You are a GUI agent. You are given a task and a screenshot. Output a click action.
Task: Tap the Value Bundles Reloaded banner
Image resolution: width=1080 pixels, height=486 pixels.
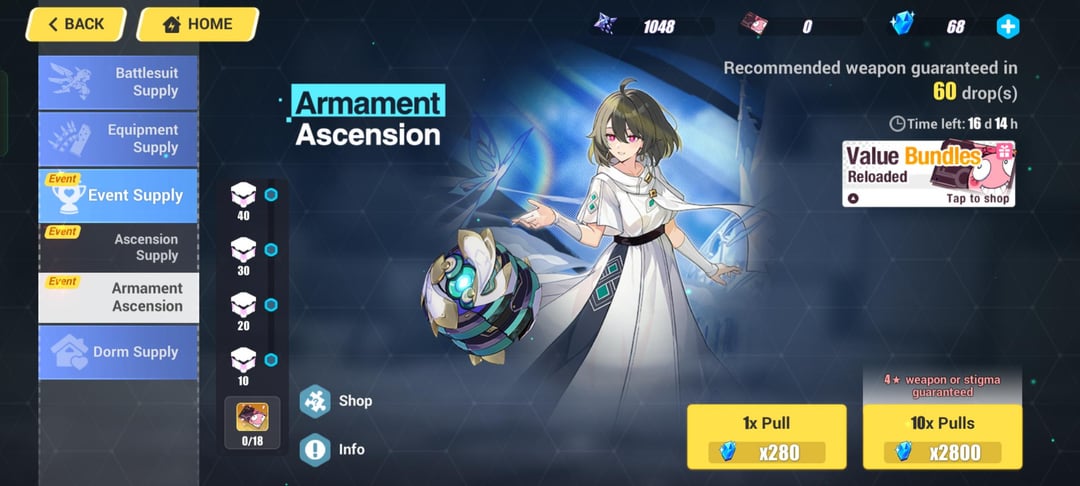[928, 174]
